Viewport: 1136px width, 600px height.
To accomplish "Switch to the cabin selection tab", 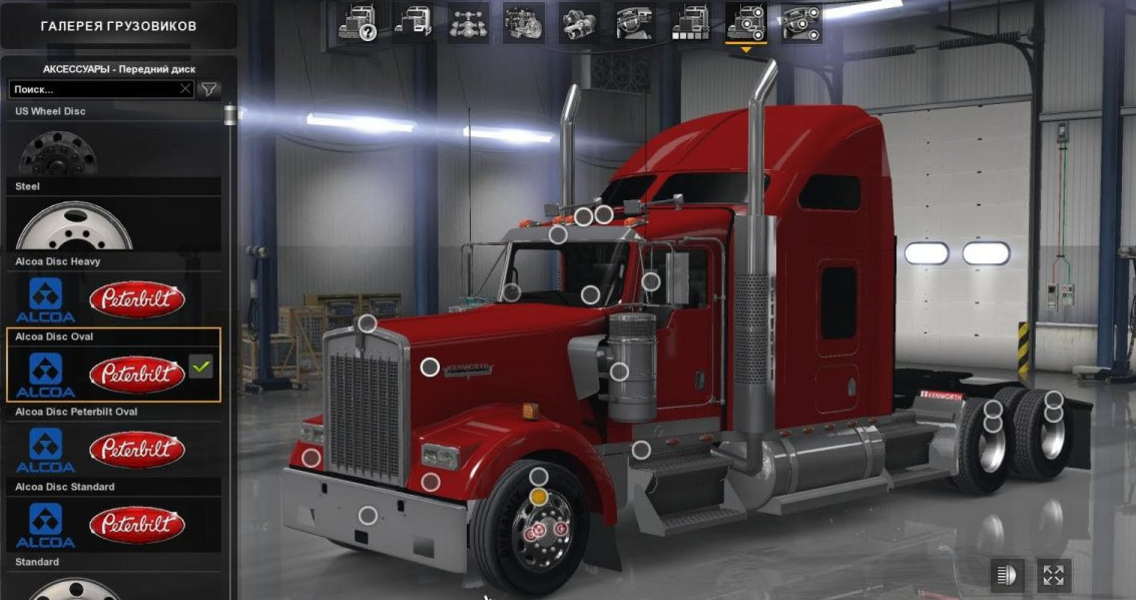I will coord(413,22).
